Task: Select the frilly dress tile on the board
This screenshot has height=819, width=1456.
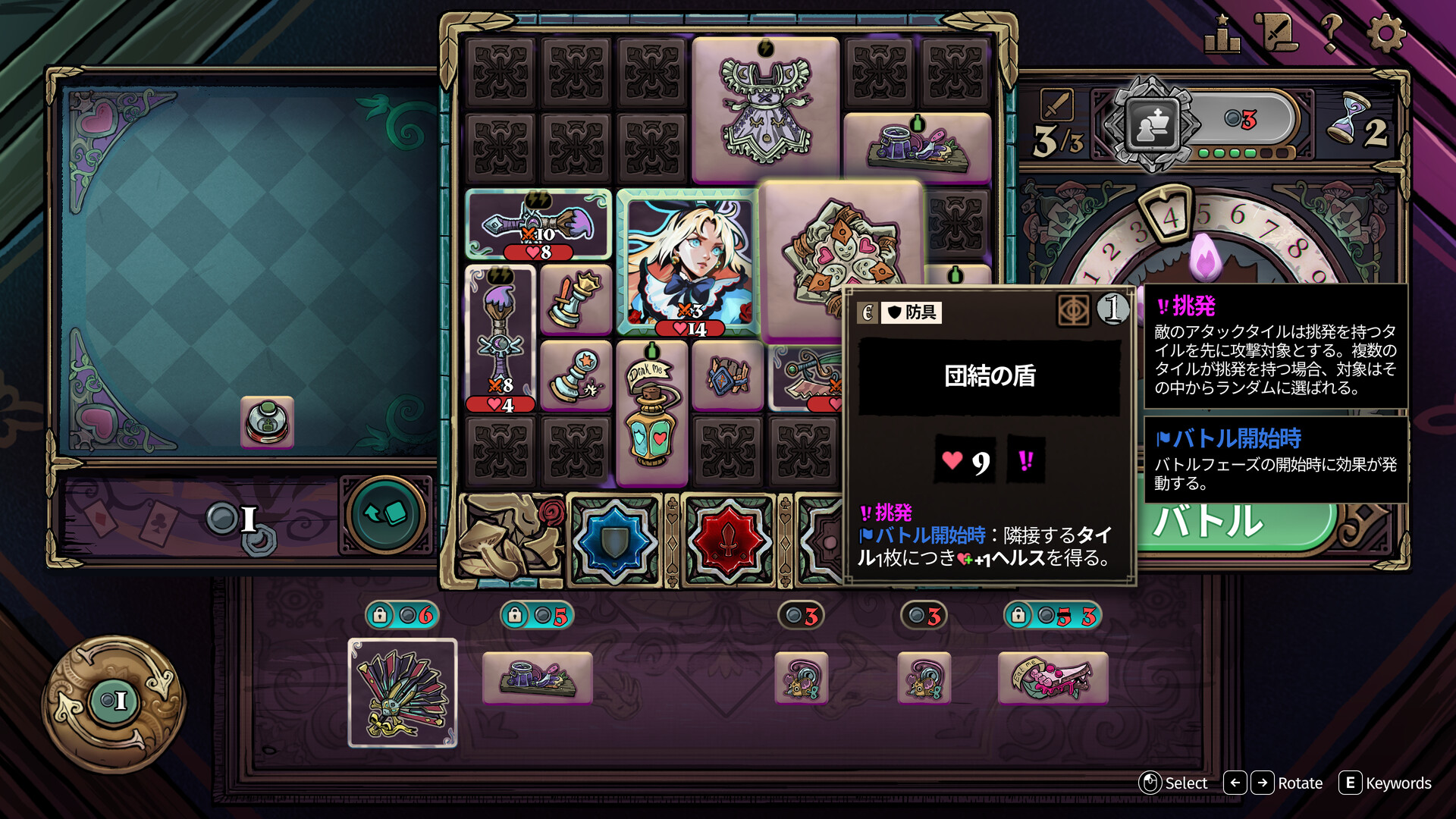Action: 765,110
